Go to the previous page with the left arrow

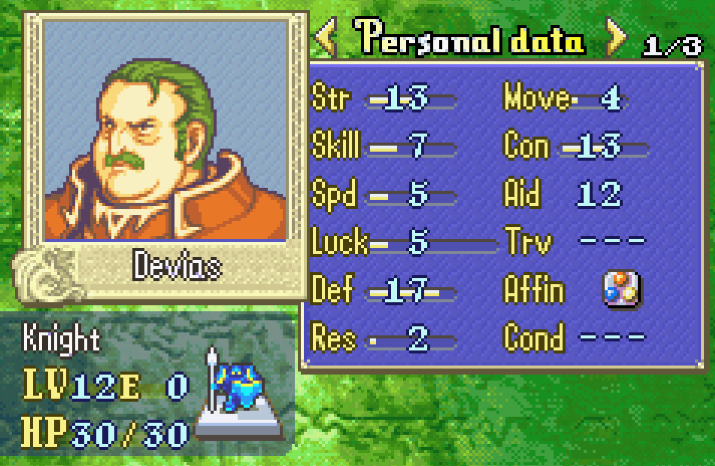(325, 38)
